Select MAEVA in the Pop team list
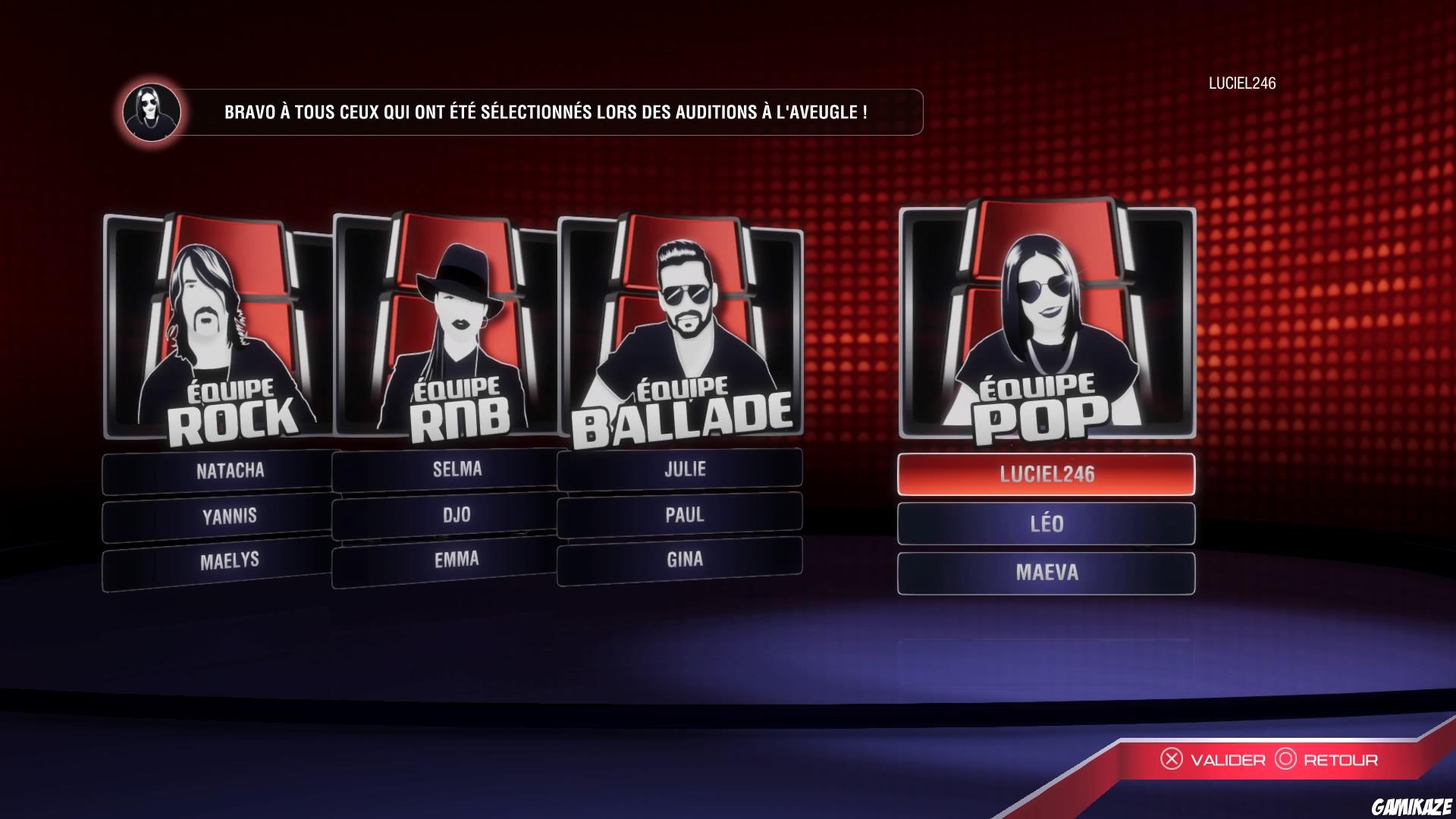This screenshot has height=819, width=1456. click(x=1046, y=573)
